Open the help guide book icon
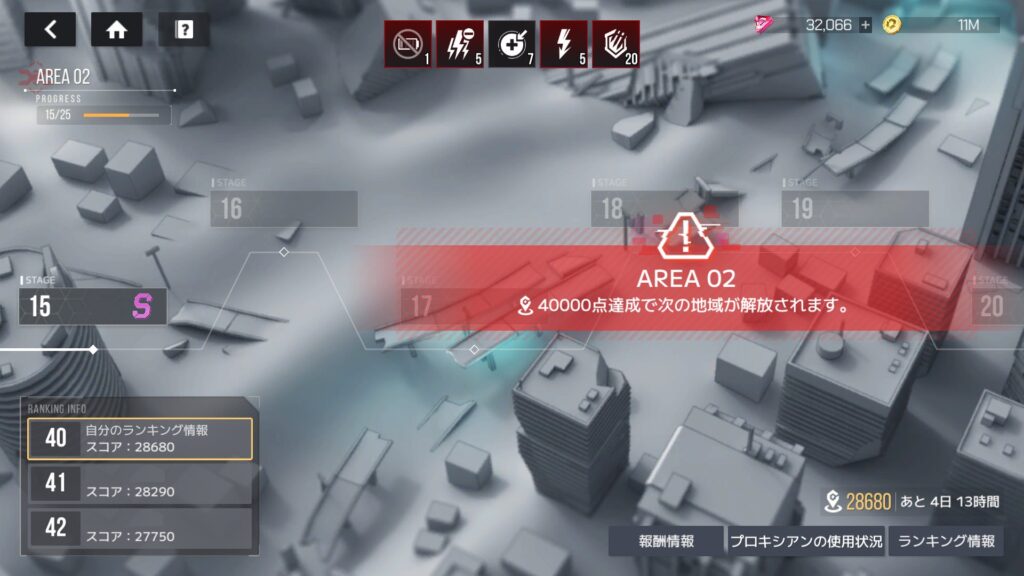 [184, 30]
